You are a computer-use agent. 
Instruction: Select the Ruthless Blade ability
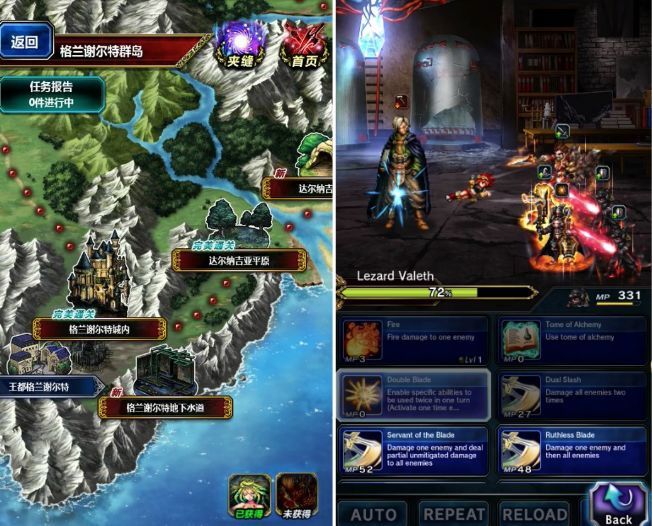pyautogui.click(x=573, y=449)
